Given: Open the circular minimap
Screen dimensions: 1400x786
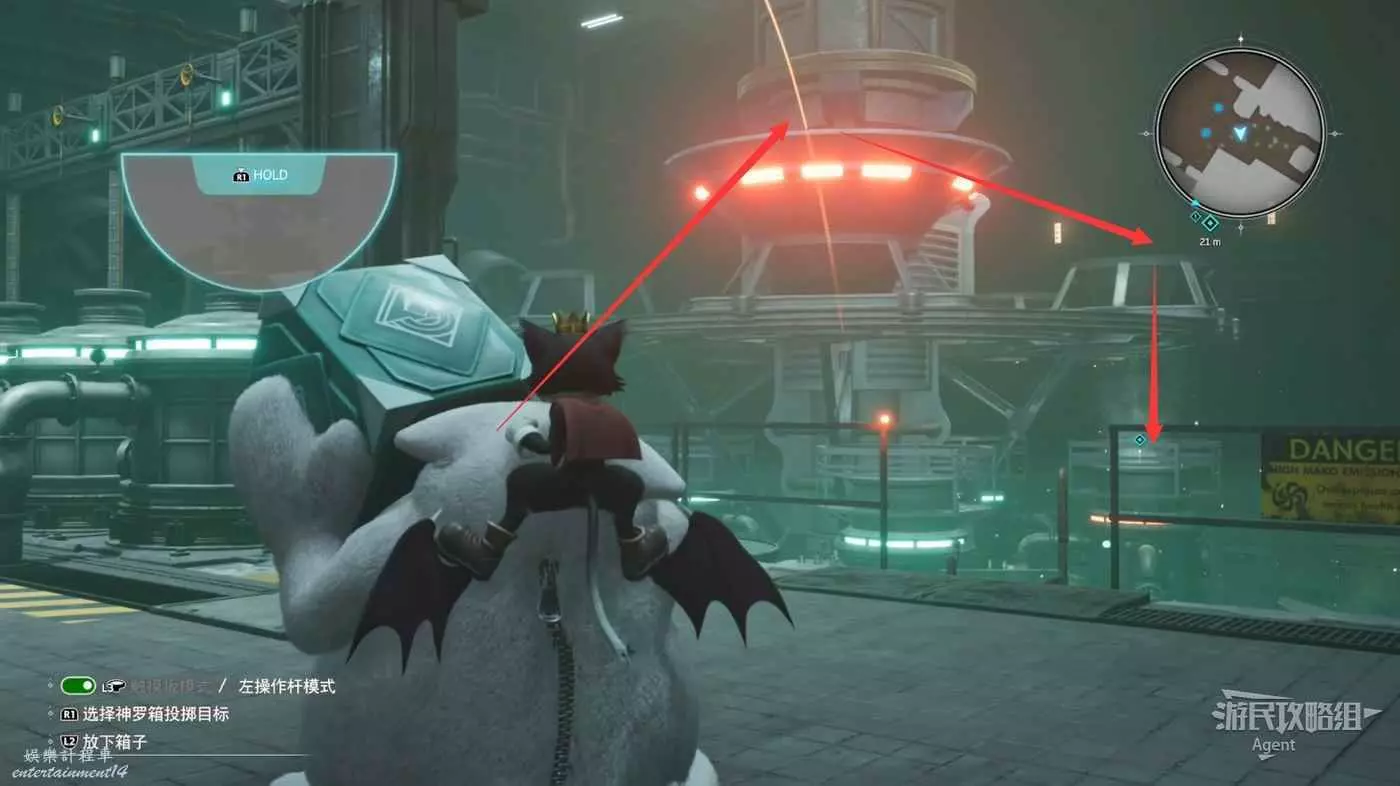Looking at the screenshot, I should pos(1239,133).
